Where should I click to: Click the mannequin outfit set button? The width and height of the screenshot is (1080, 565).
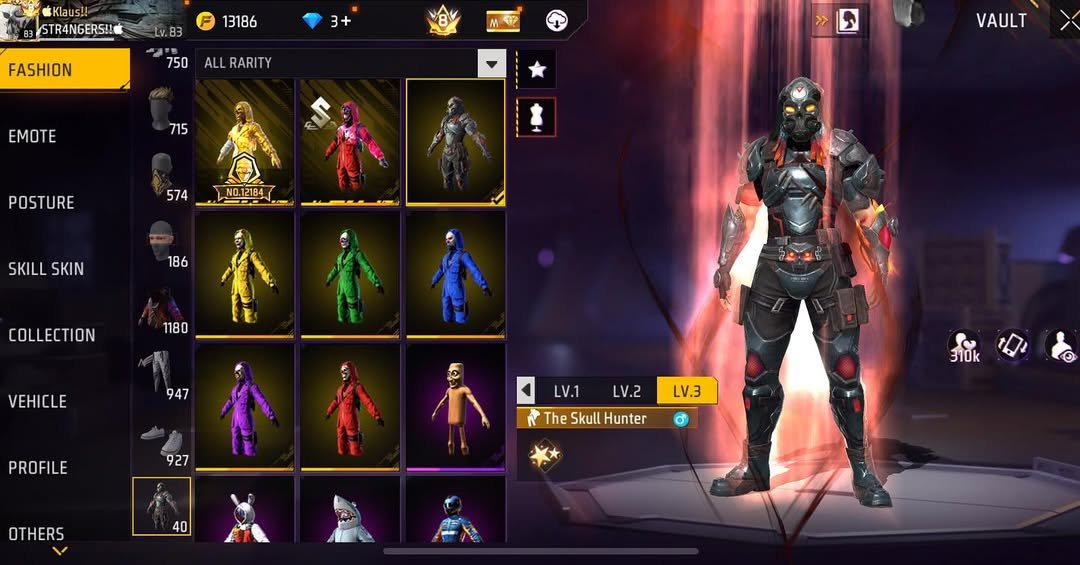click(x=537, y=117)
